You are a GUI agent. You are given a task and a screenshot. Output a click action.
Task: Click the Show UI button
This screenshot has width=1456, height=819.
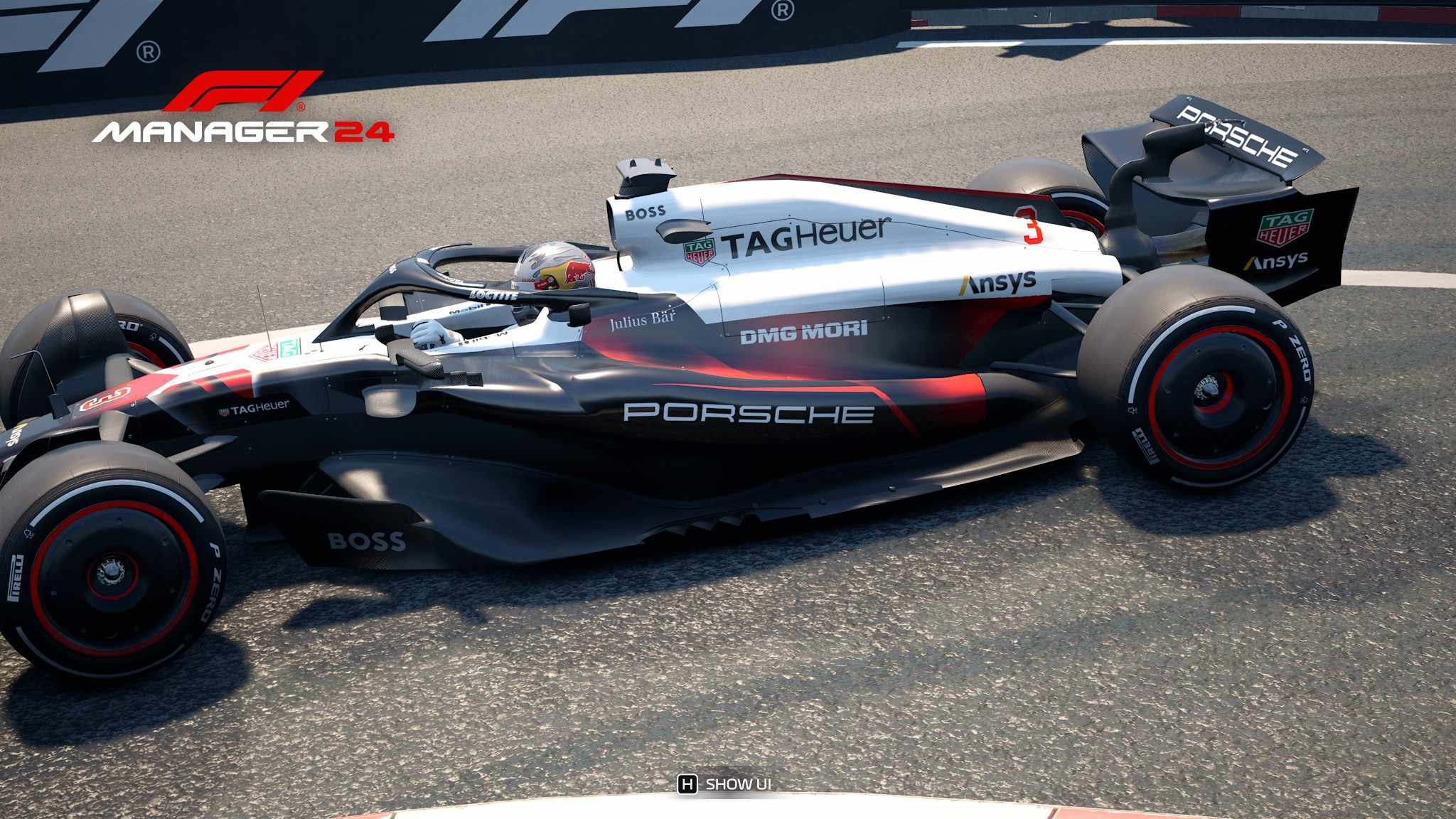tap(724, 784)
